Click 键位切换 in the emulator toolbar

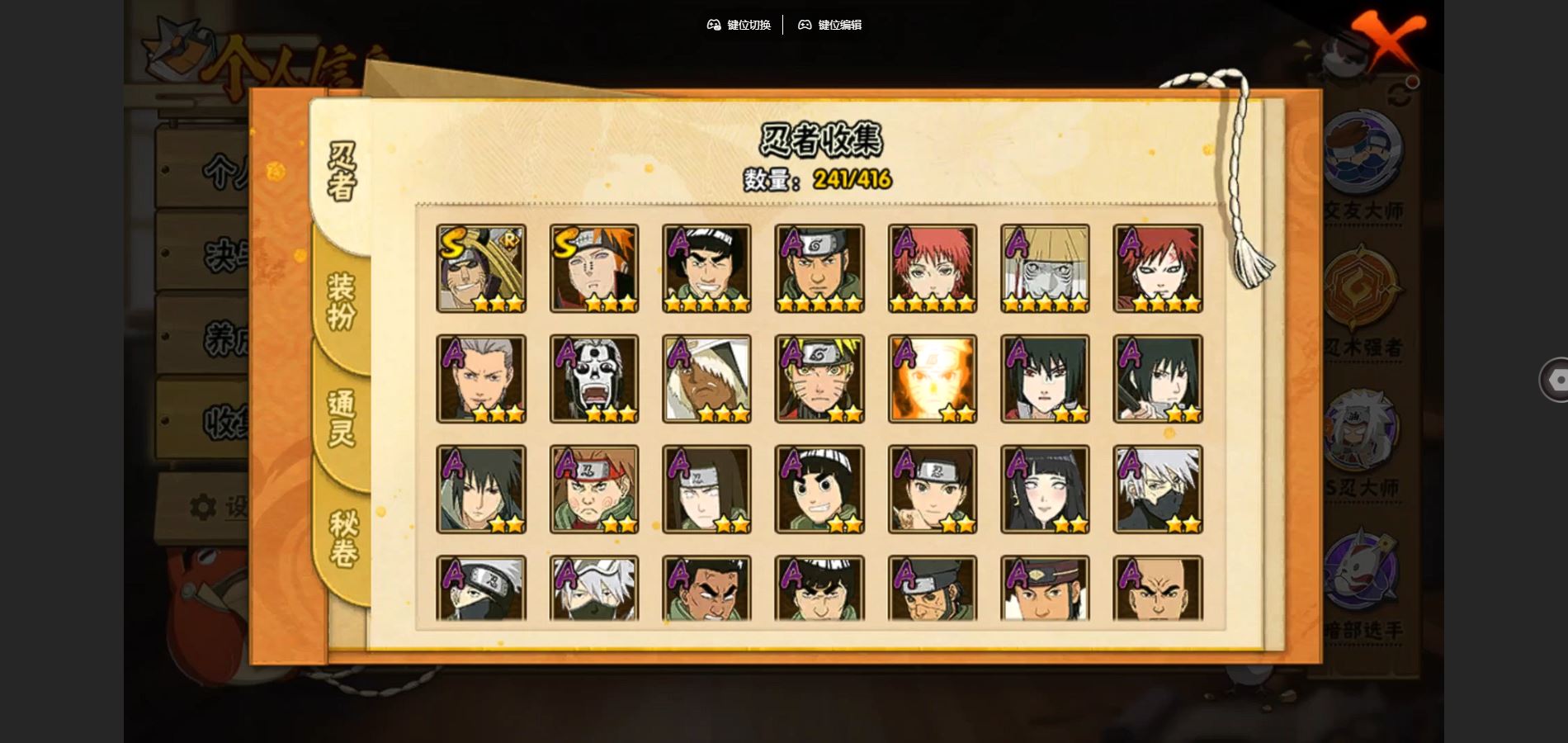tap(739, 25)
